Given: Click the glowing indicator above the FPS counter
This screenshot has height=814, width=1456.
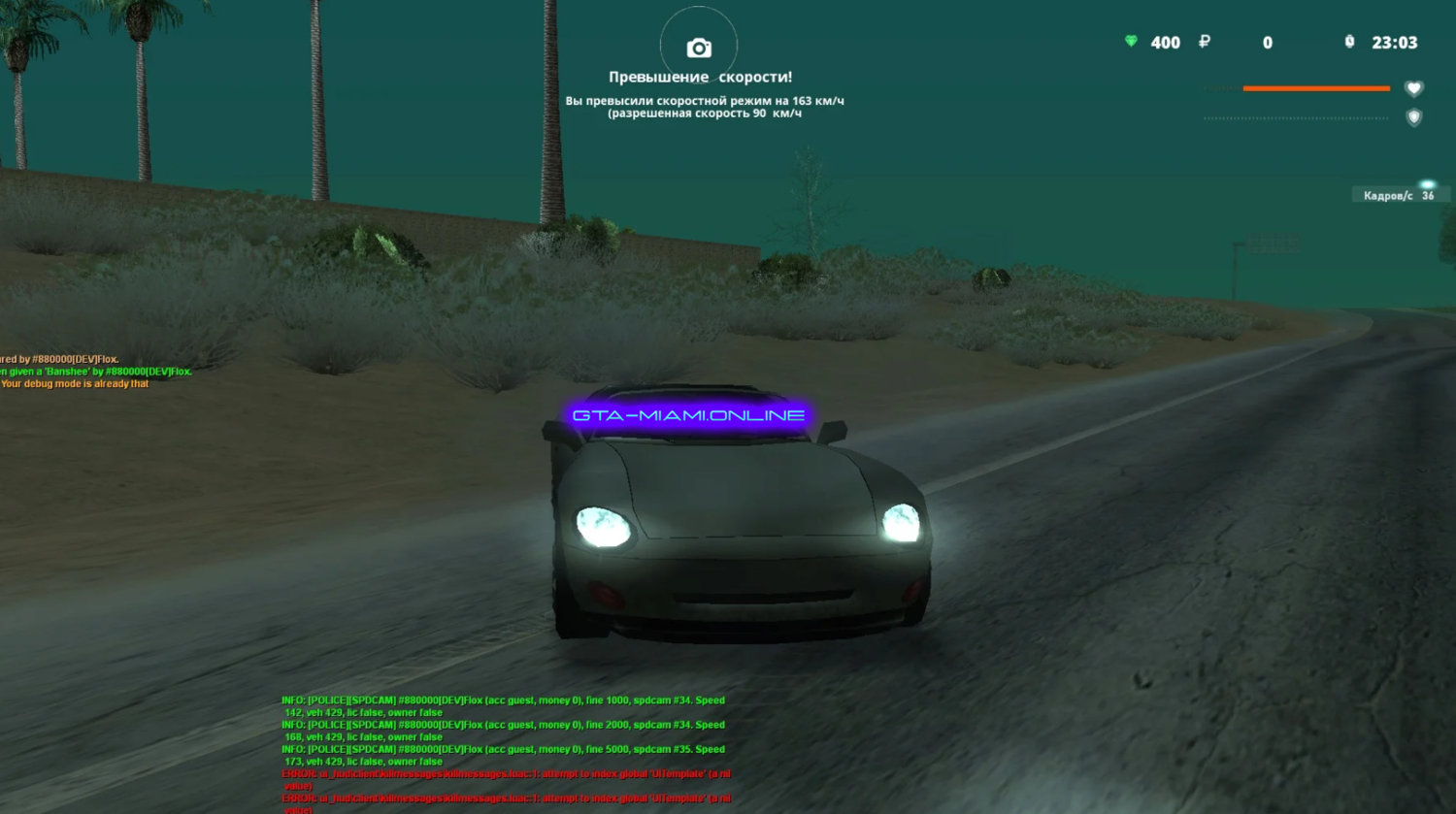Looking at the screenshot, I should (x=1427, y=181).
